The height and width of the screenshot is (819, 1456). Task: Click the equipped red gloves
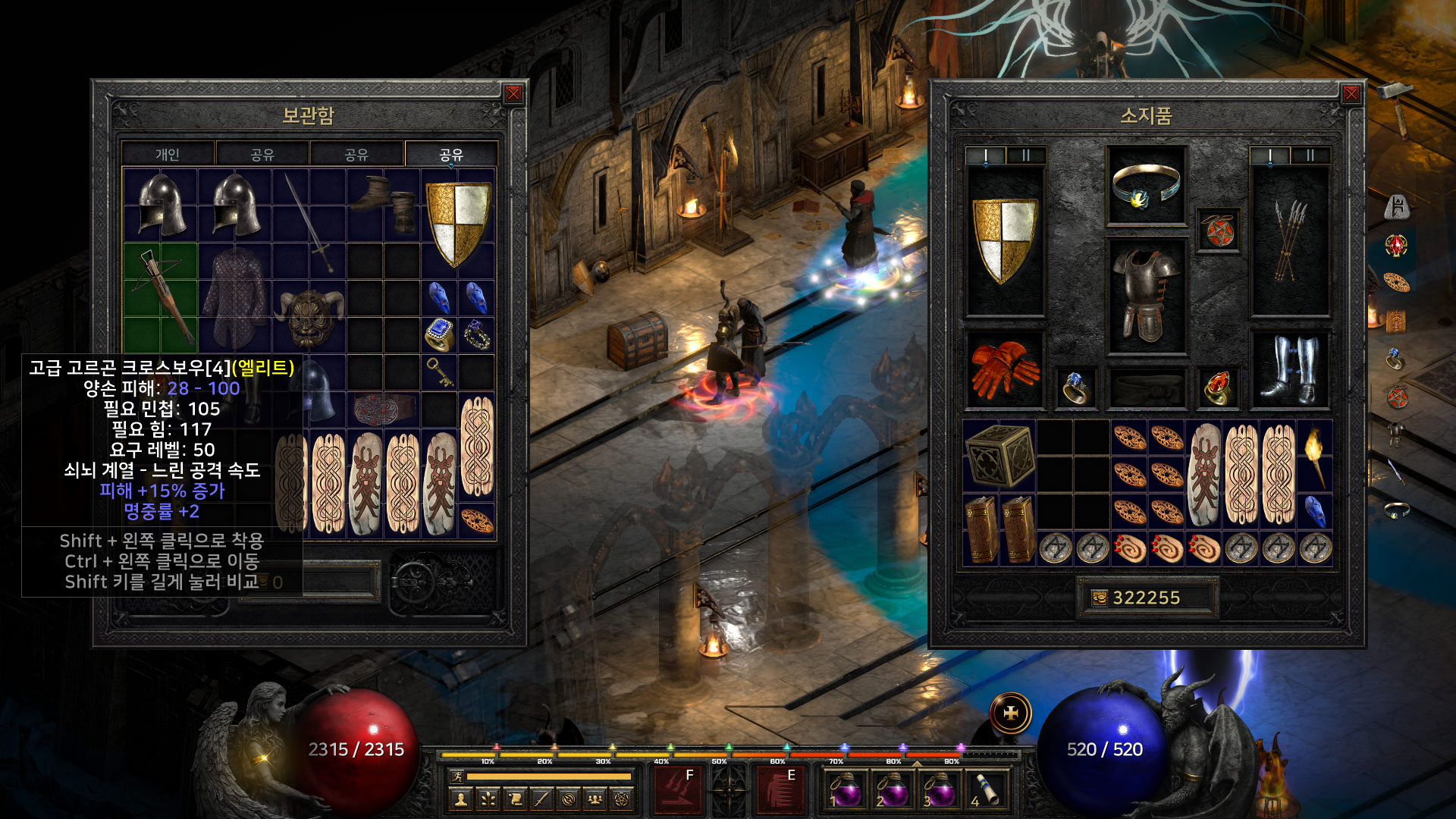tap(1004, 370)
